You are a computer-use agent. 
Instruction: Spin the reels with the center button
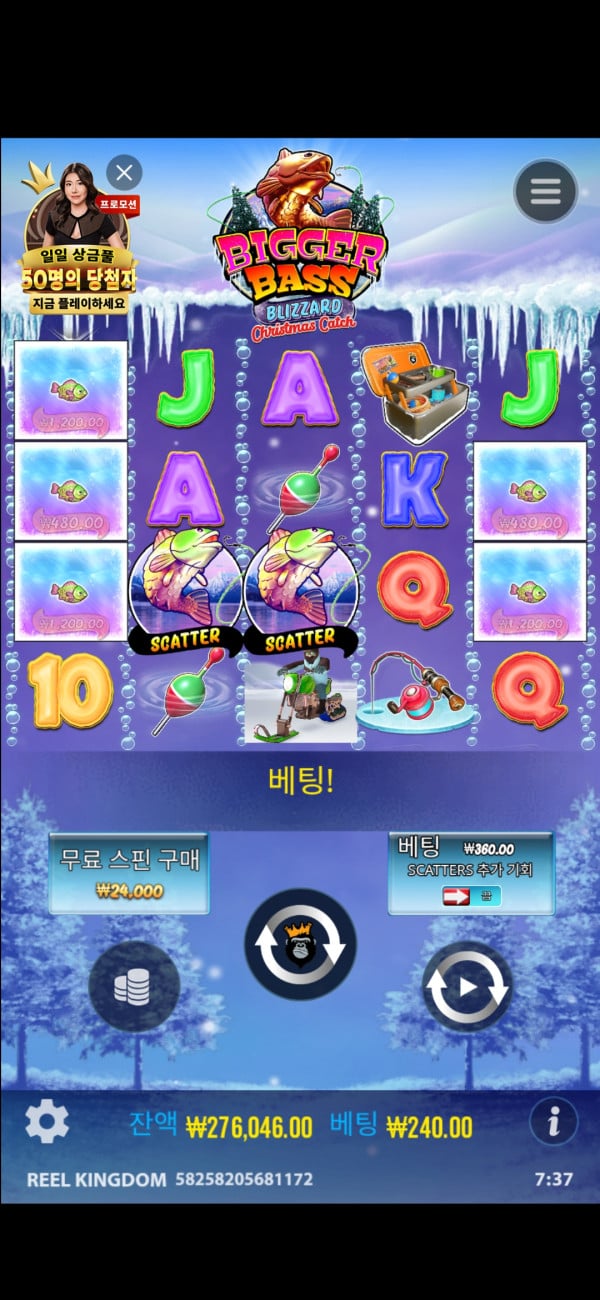[300, 944]
